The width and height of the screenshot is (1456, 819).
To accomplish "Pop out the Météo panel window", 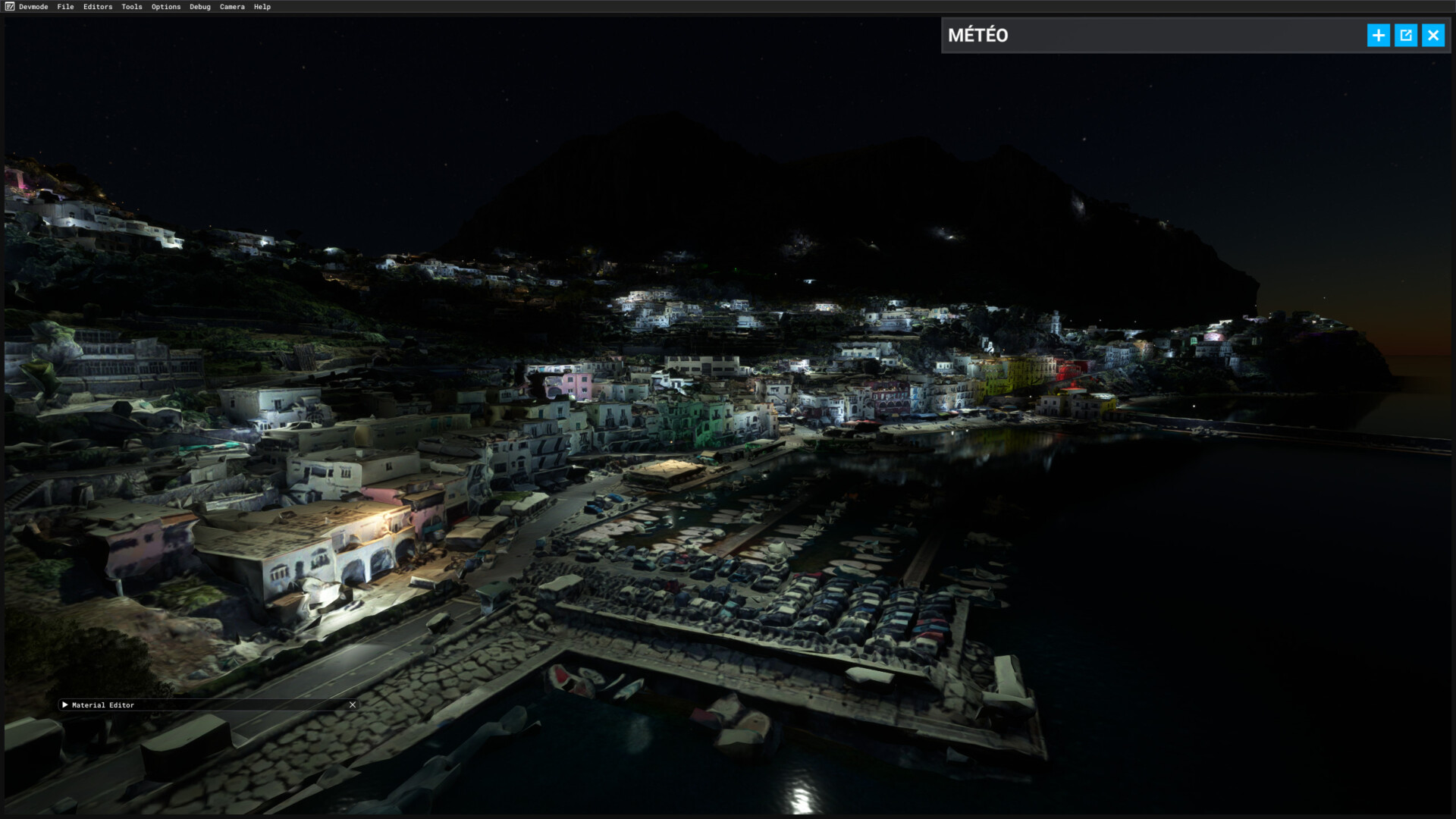I will (x=1405, y=36).
